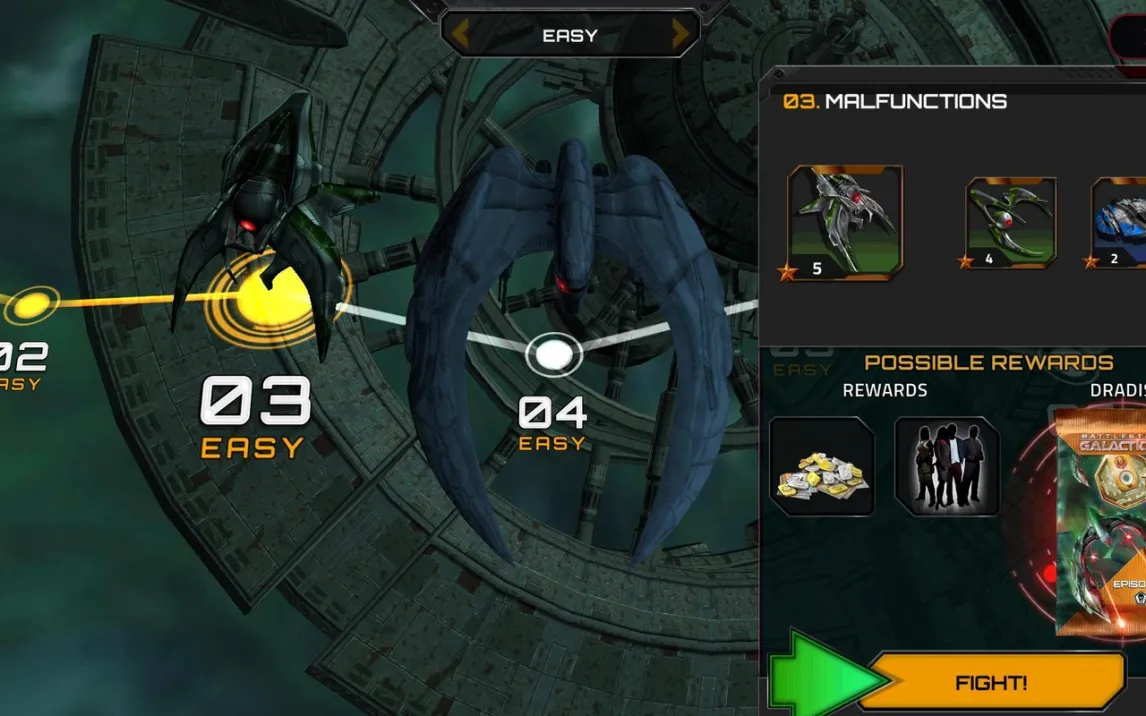Viewport: 1146px width, 716px height.
Task: Select the next difficulty with the right arrow
Action: tap(682, 35)
